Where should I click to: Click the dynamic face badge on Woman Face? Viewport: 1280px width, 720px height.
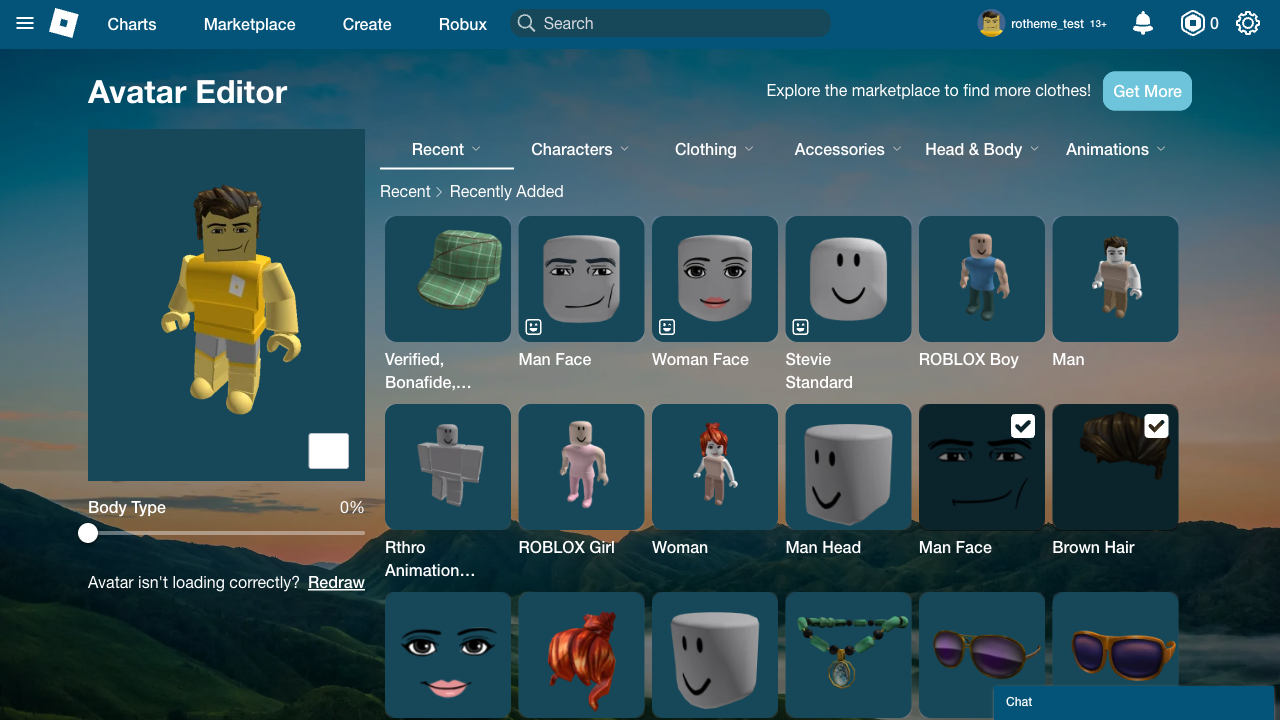coord(667,326)
